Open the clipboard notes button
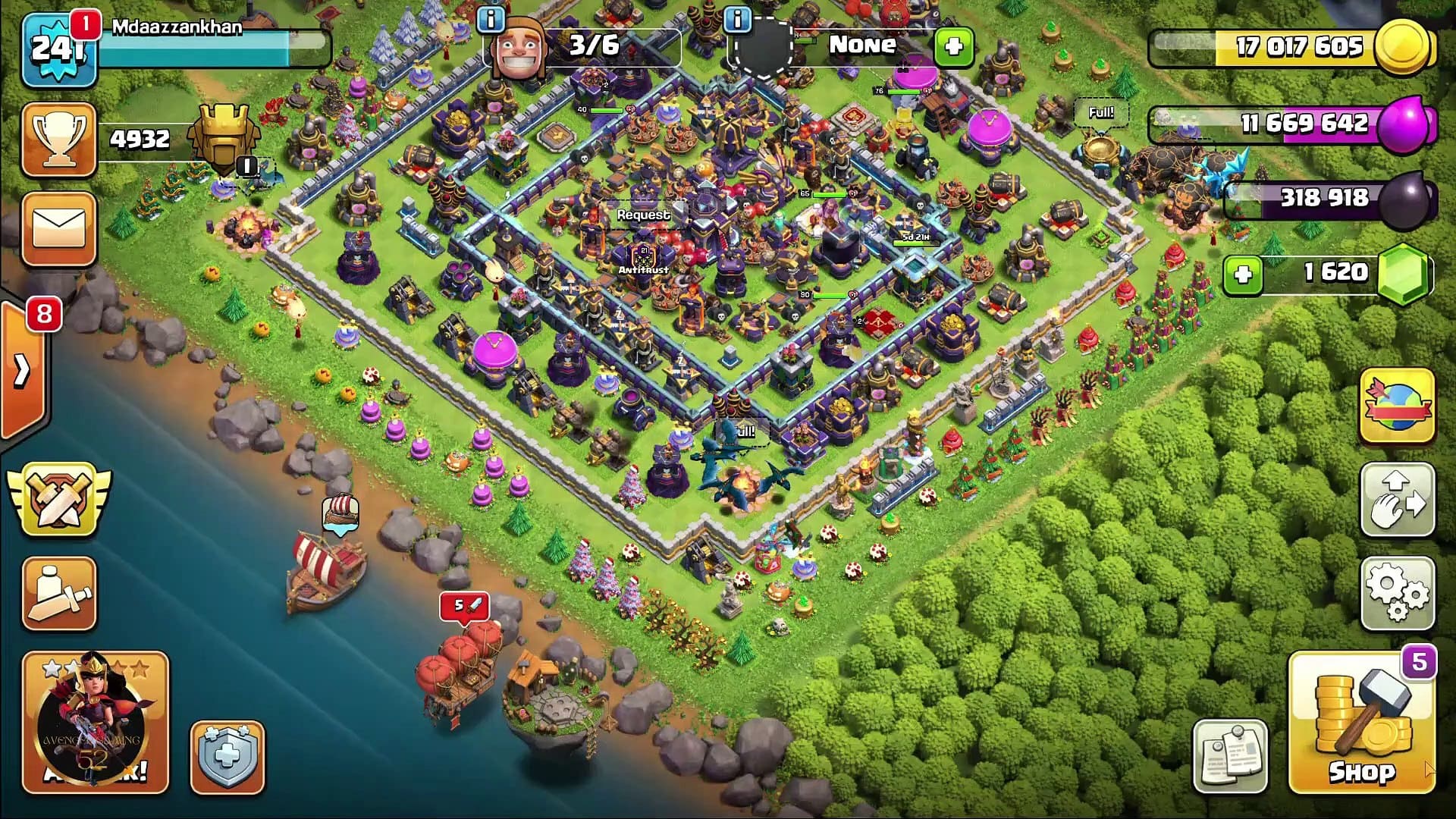This screenshot has width=1456, height=819. point(1229,756)
